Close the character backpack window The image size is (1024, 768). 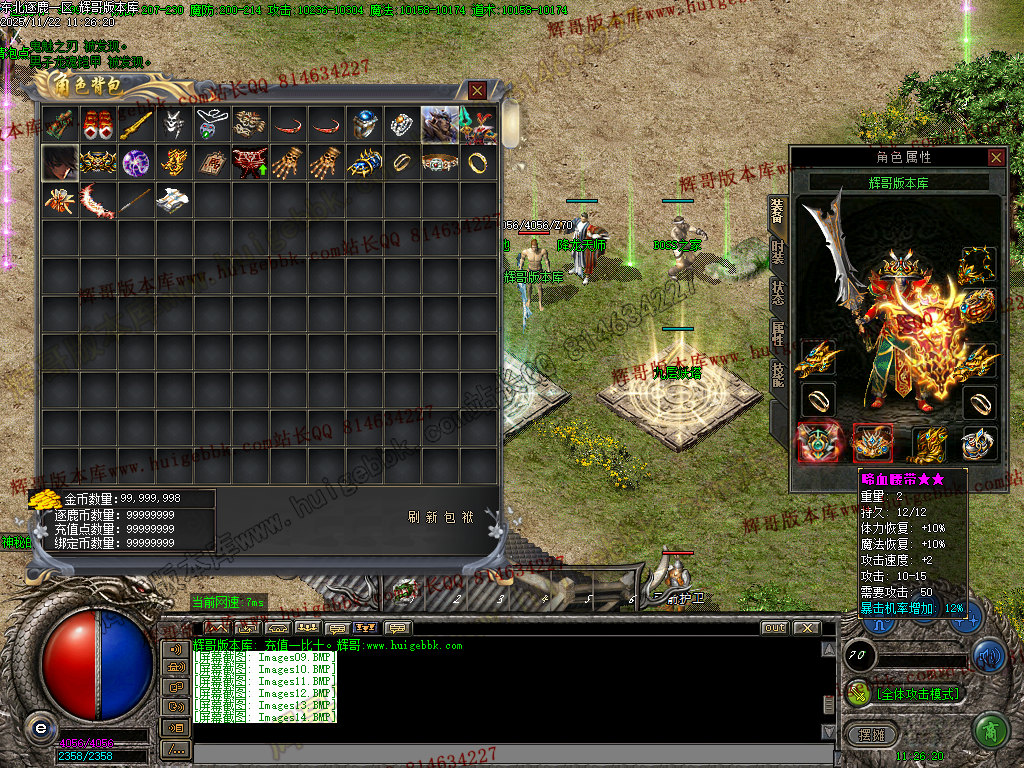(x=478, y=91)
